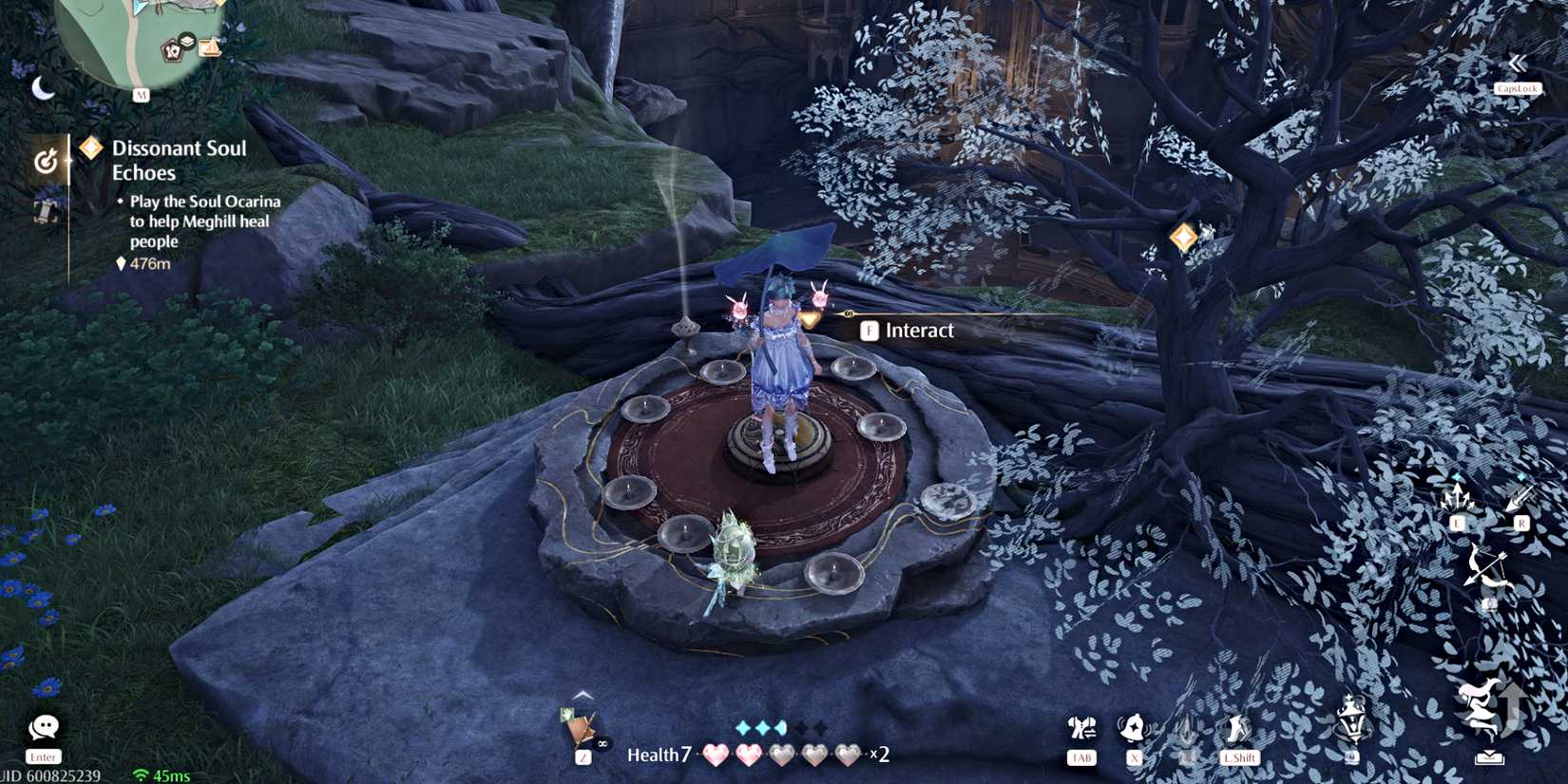Select the Dissonant Soul Echoes quest title
This screenshot has width=1568, height=784.
(179, 160)
